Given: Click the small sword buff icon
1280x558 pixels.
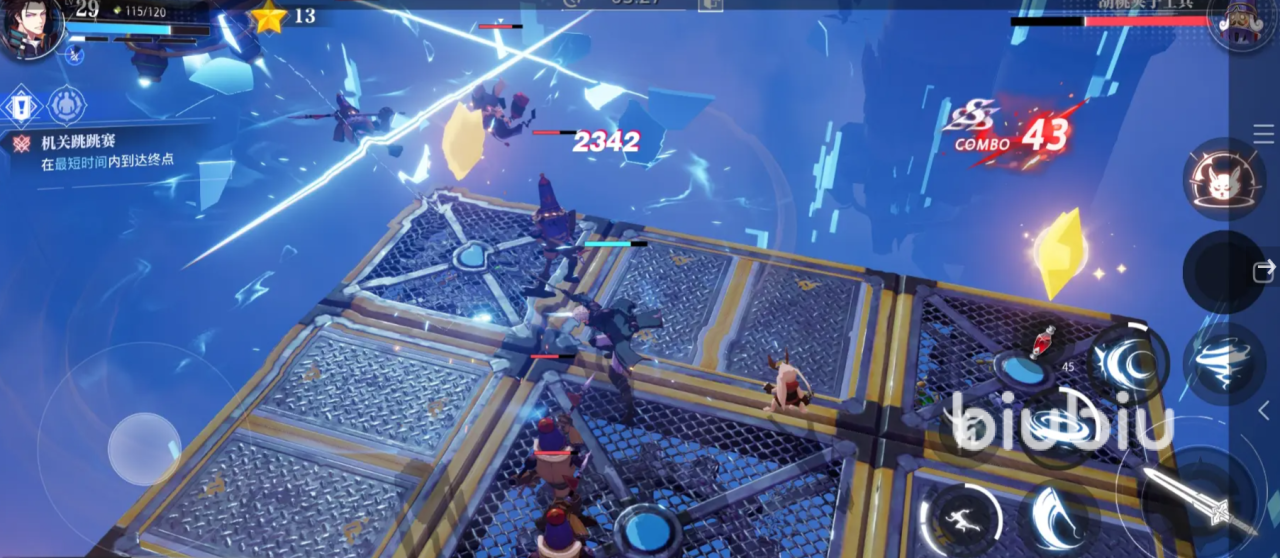Looking at the screenshot, I should tap(76, 55).
